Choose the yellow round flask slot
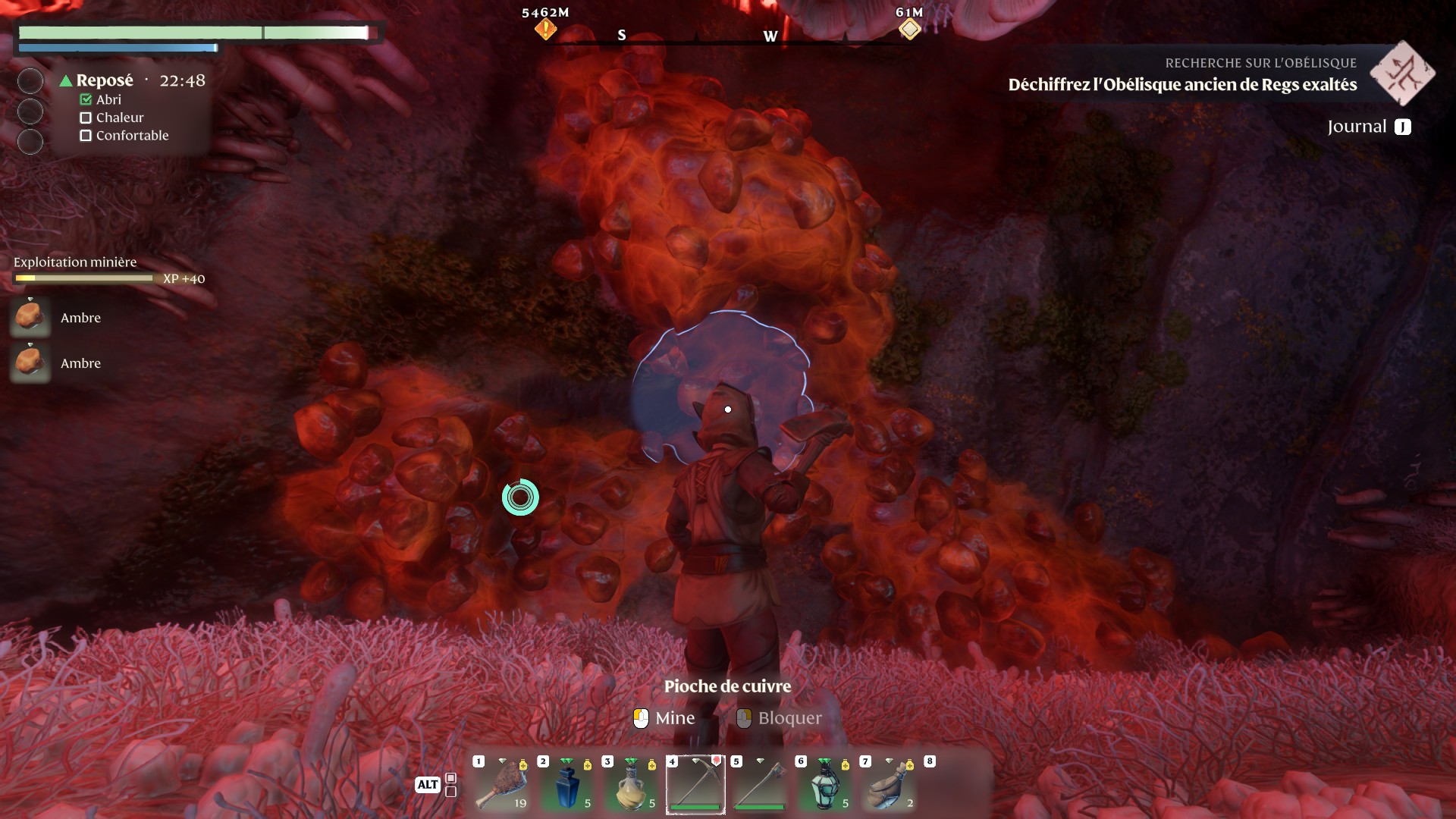 click(x=632, y=786)
